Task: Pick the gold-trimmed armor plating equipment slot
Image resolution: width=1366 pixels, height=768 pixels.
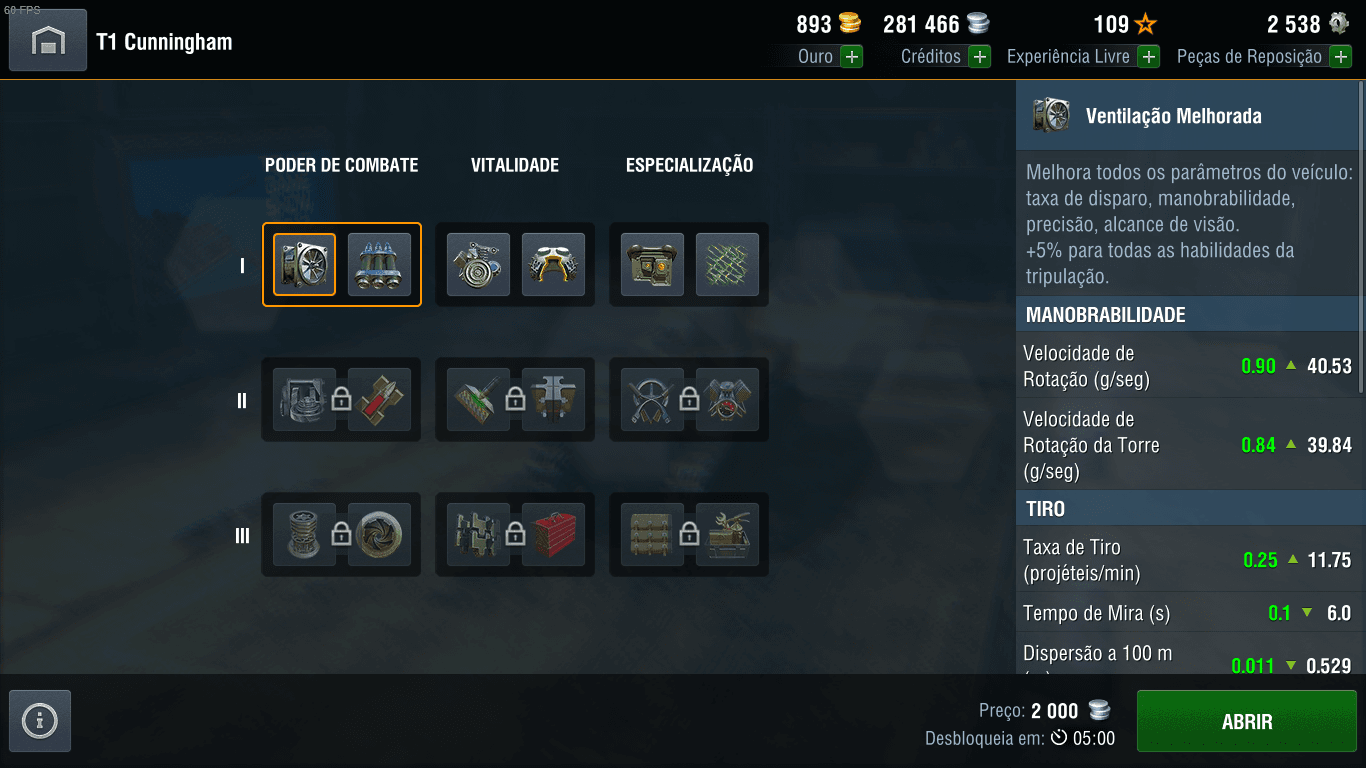Action: pyautogui.click(x=553, y=265)
